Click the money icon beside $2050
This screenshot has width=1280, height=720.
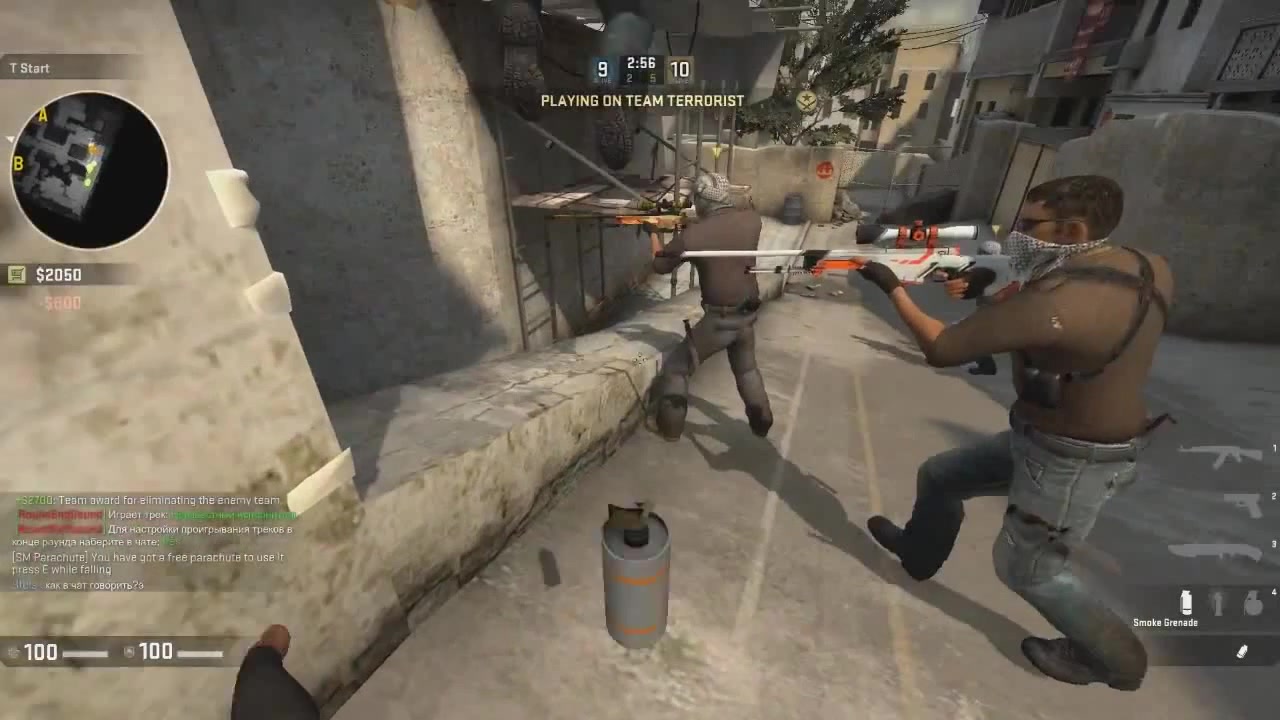(x=15, y=274)
